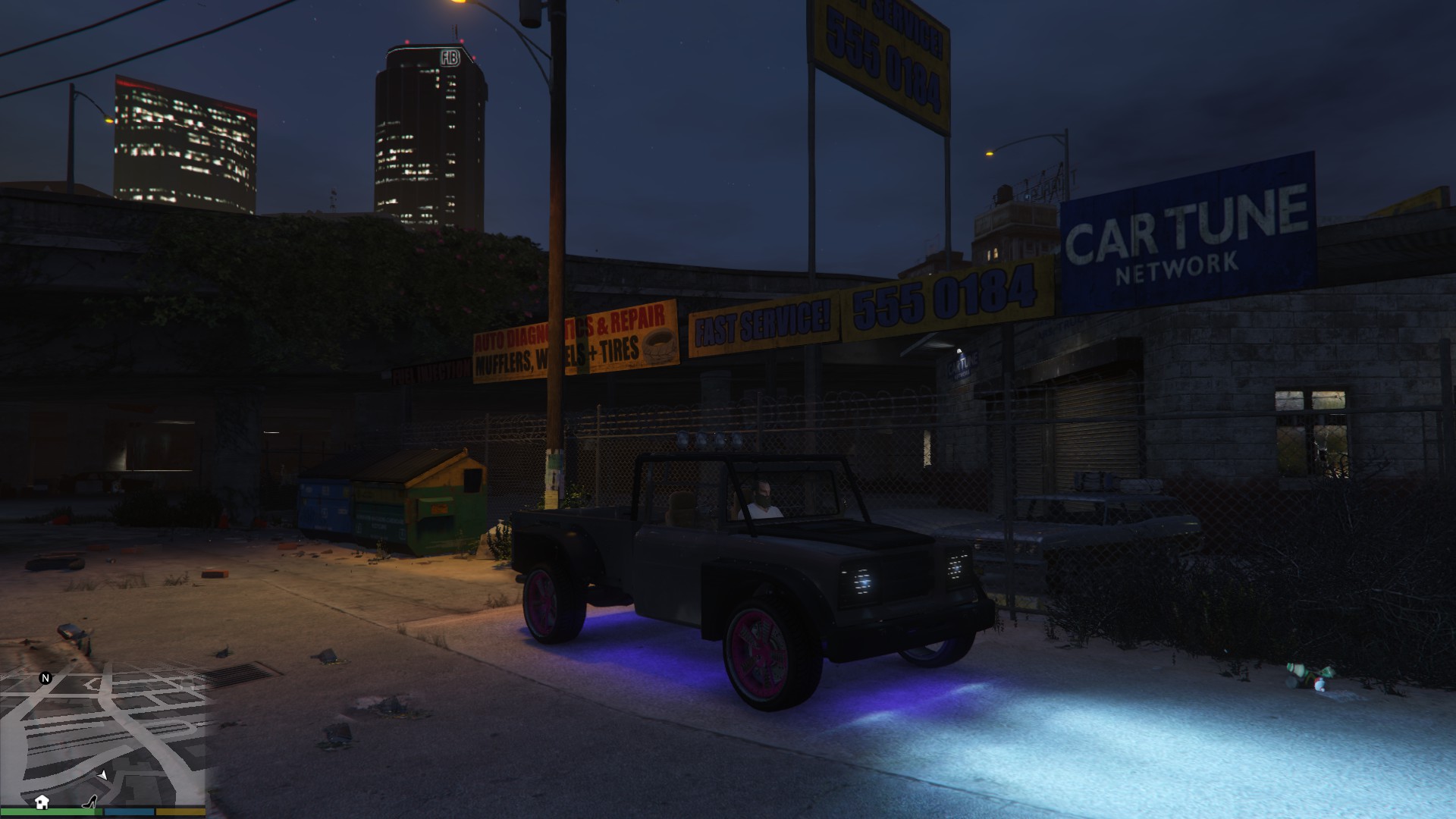Click the safehouse blip on the minimap
The height and width of the screenshot is (819, 1456).
click(x=42, y=802)
